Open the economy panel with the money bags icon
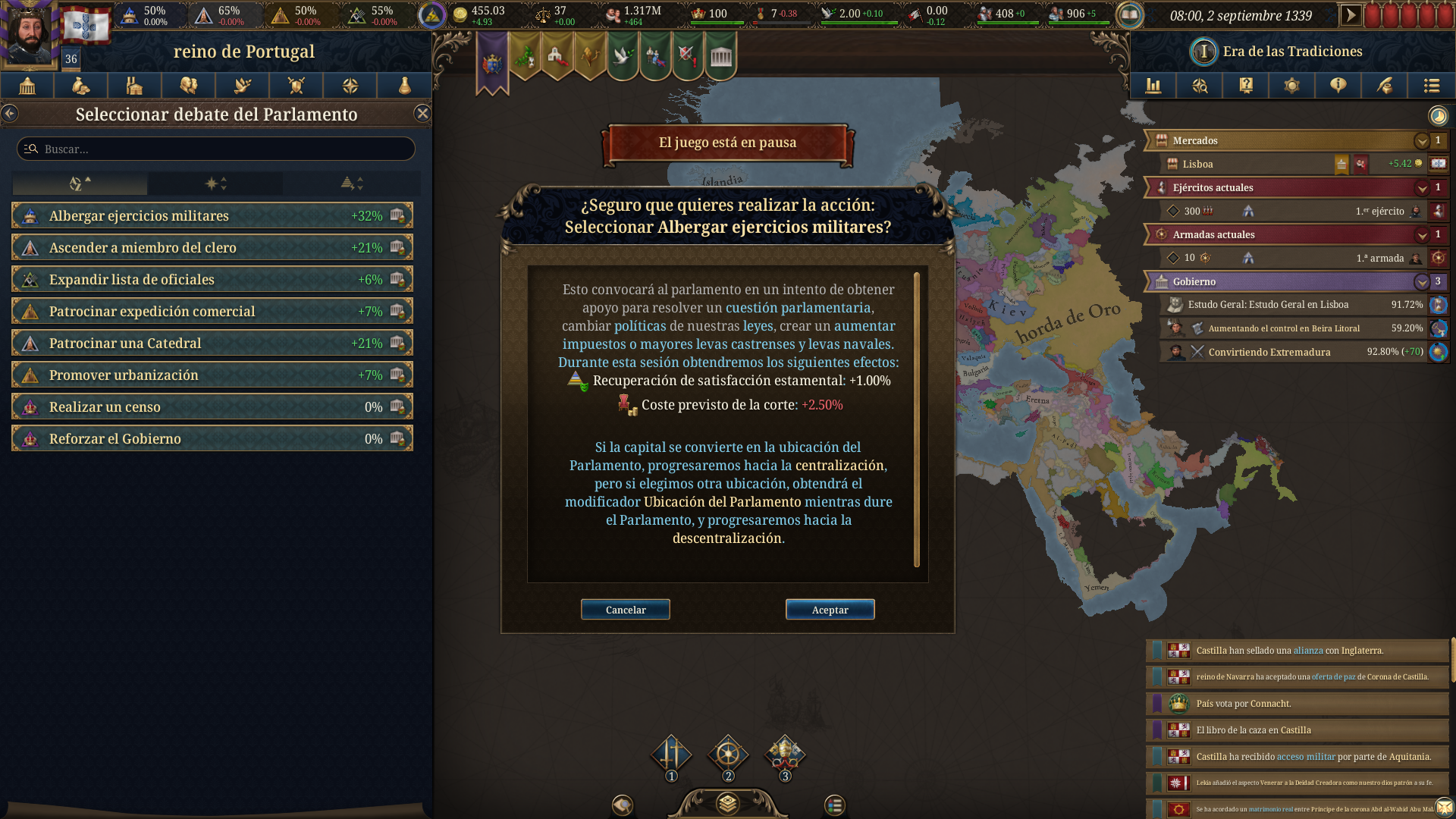 pos(80,86)
